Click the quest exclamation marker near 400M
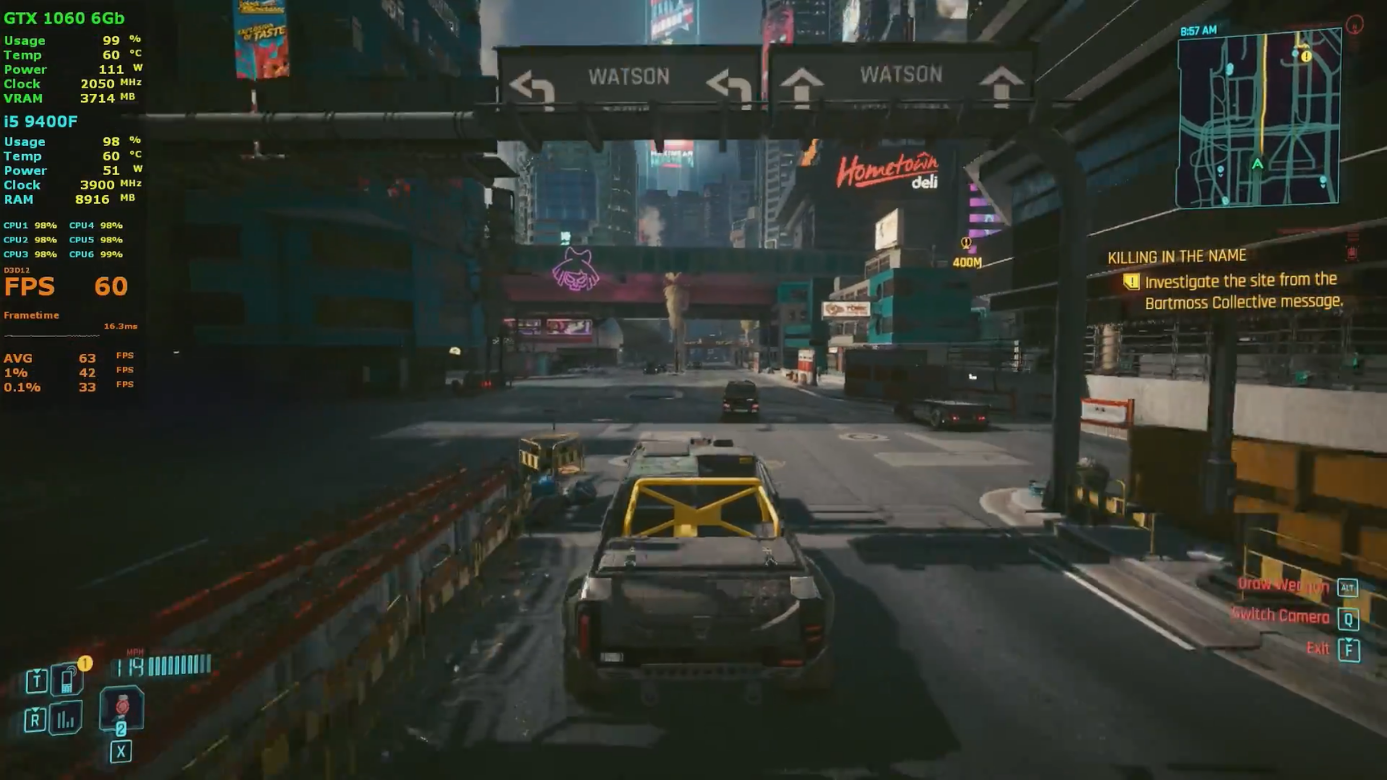 [x=965, y=241]
